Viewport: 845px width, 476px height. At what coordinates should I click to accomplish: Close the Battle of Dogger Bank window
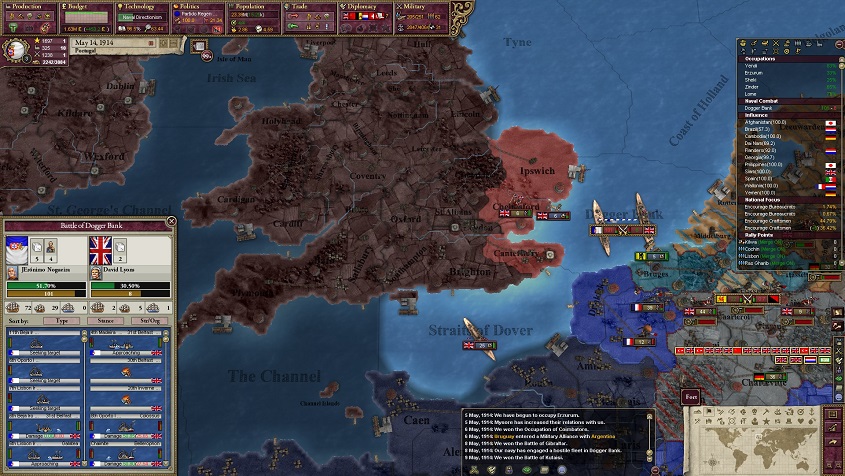(x=171, y=222)
